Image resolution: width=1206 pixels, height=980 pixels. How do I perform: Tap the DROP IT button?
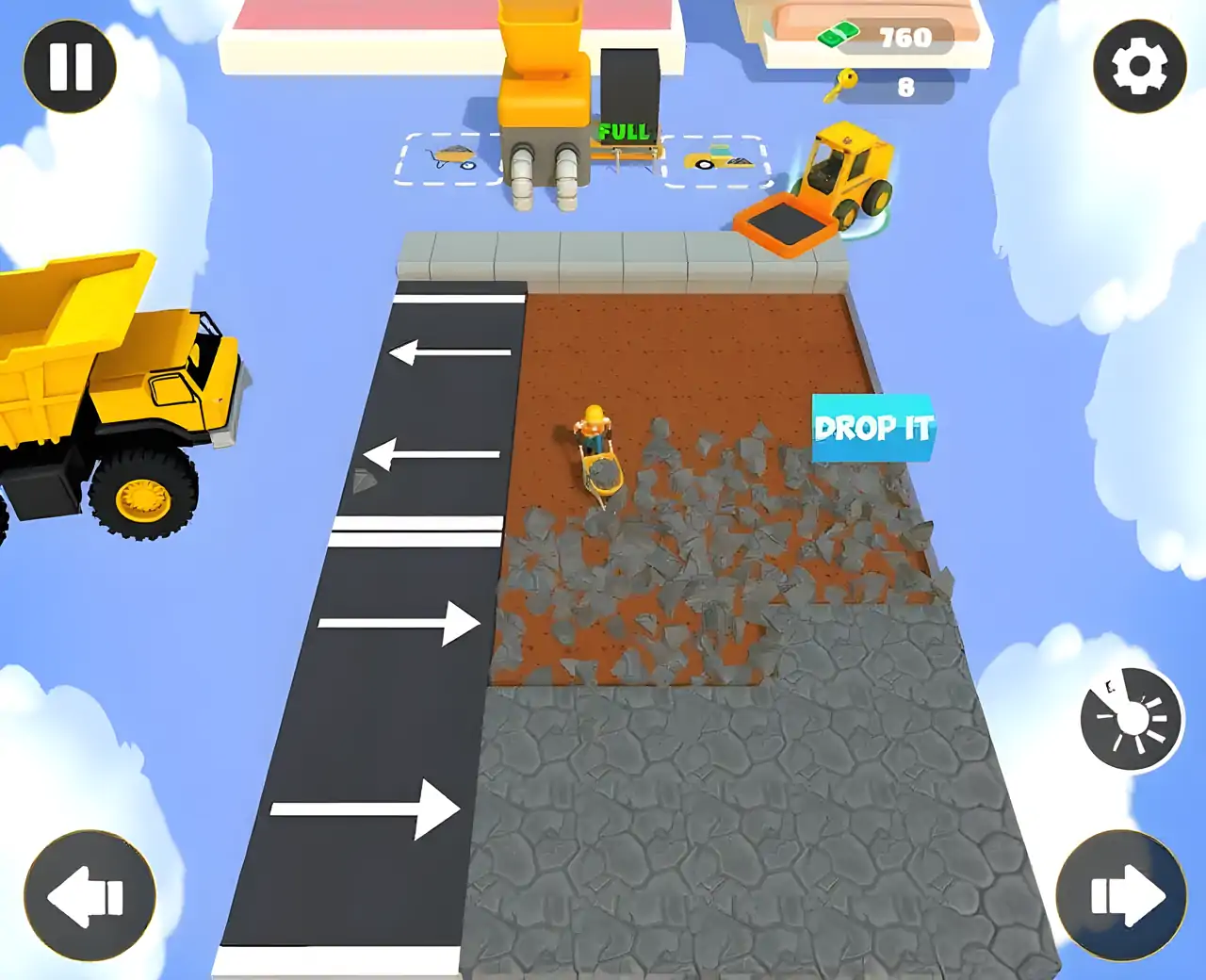[x=872, y=429]
